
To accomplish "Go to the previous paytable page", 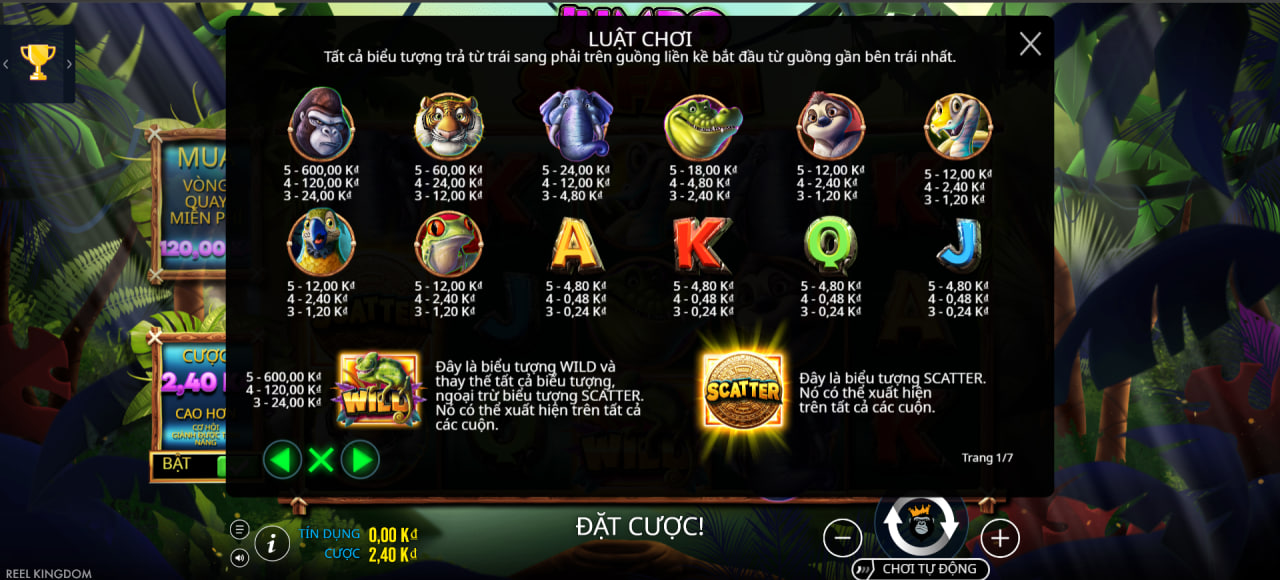I will (282, 460).
